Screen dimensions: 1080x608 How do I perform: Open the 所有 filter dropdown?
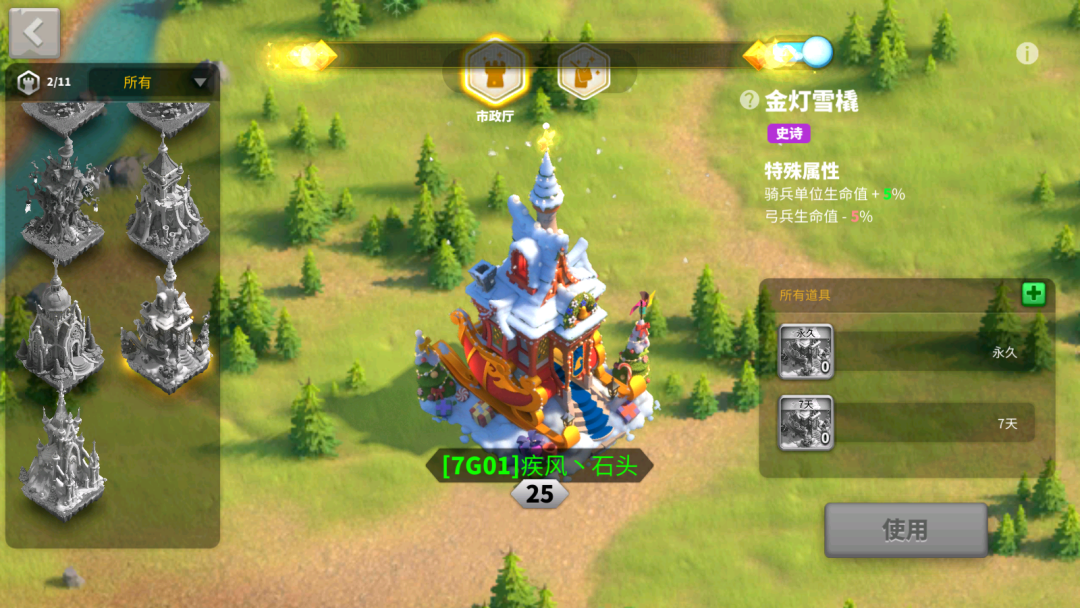coord(151,82)
